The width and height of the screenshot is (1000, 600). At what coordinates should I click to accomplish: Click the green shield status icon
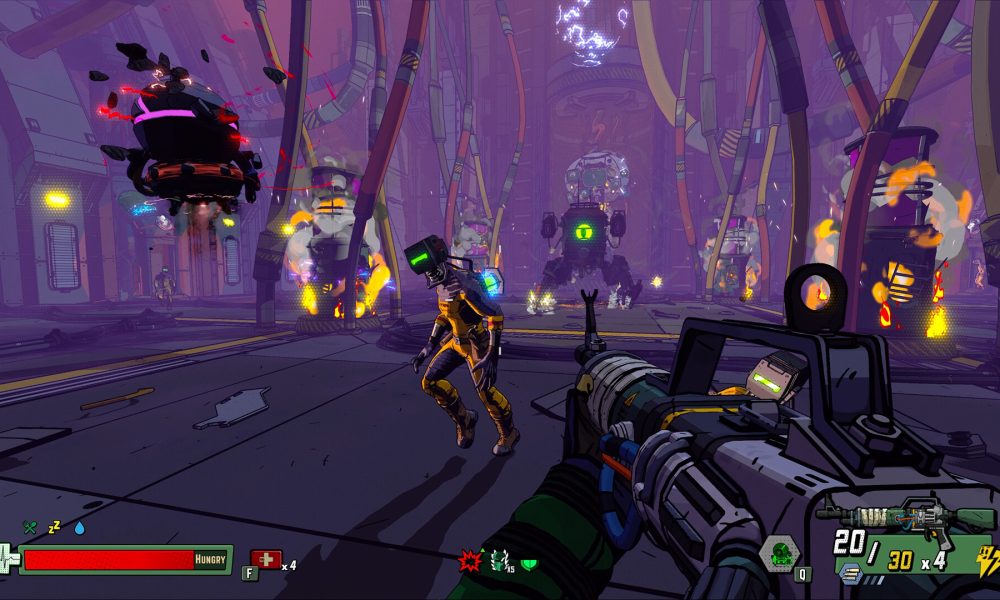click(529, 564)
